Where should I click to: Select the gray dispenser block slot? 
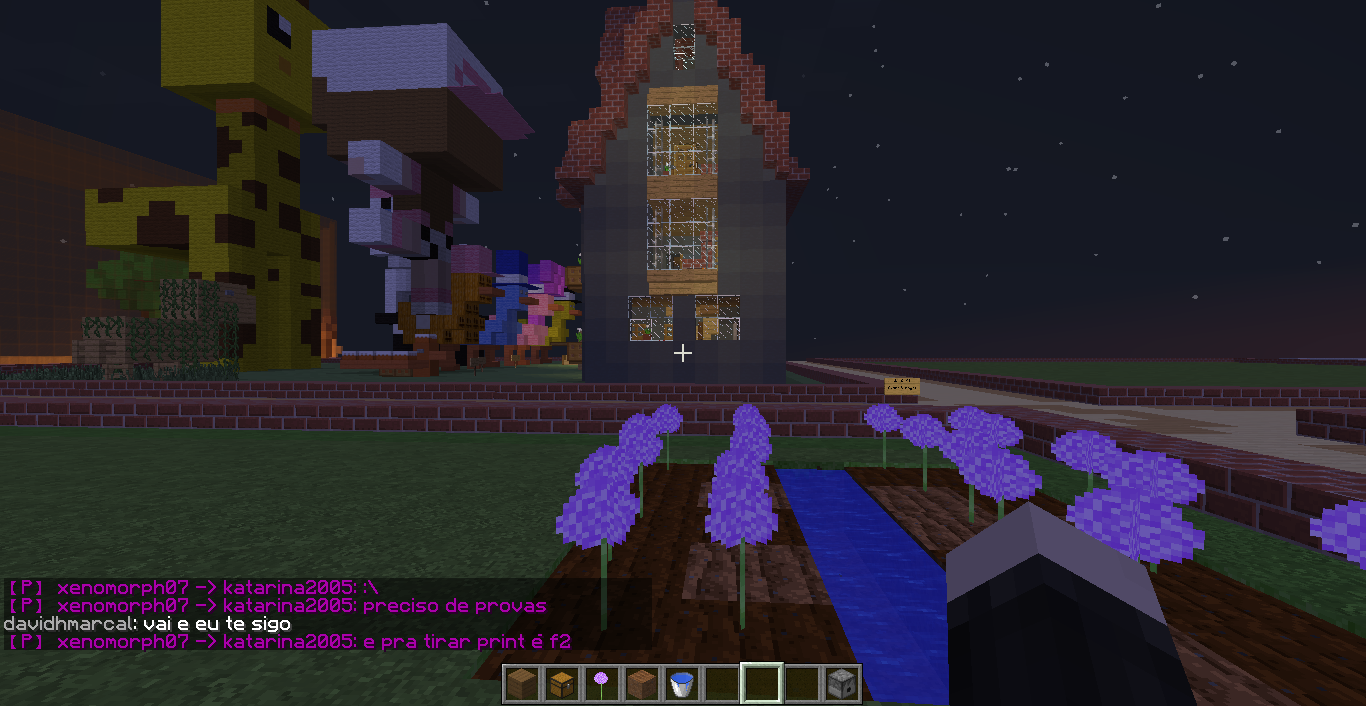pyautogui.click(x=841, y=684)
